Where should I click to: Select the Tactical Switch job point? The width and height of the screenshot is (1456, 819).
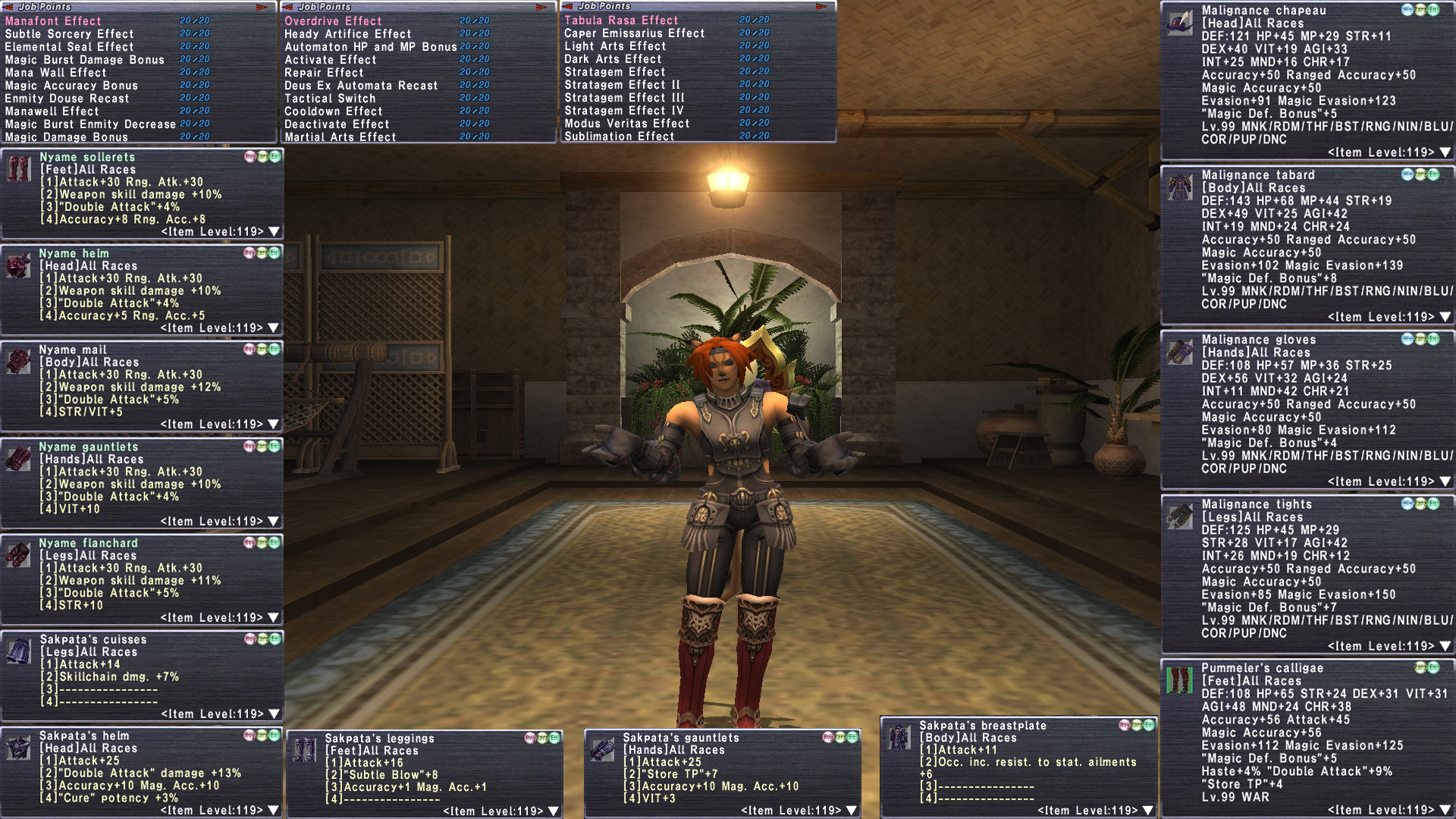coord(330,99)
